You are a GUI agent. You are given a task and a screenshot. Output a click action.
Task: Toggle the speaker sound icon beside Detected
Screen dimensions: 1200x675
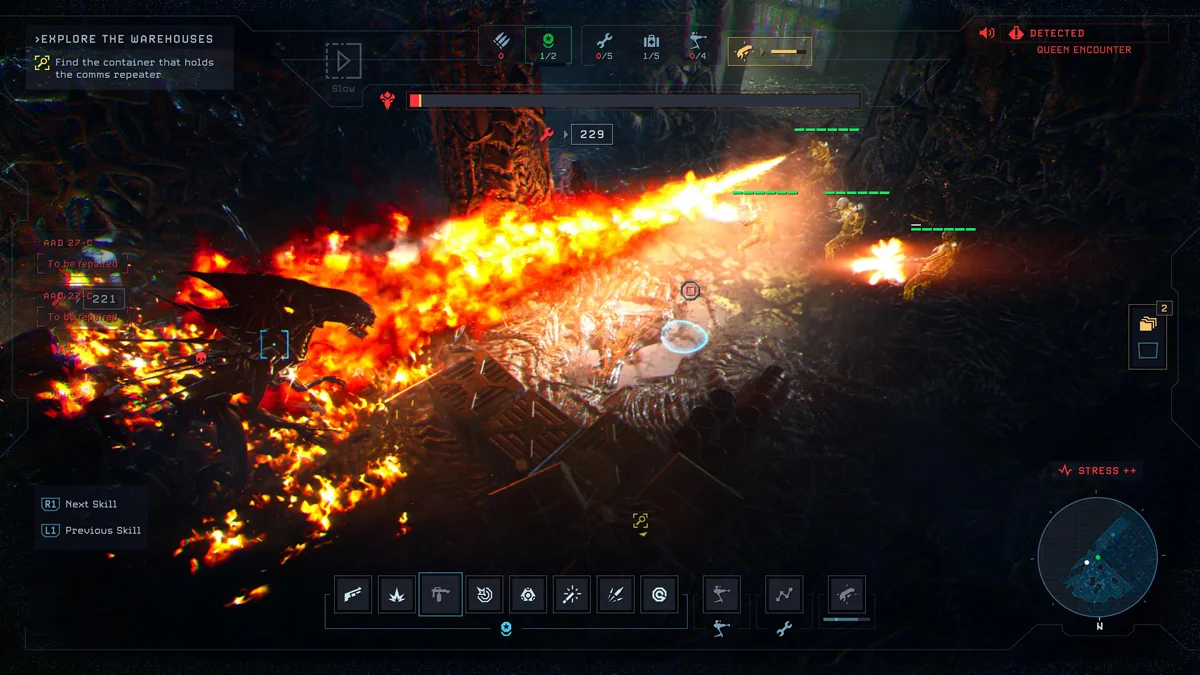987,33
